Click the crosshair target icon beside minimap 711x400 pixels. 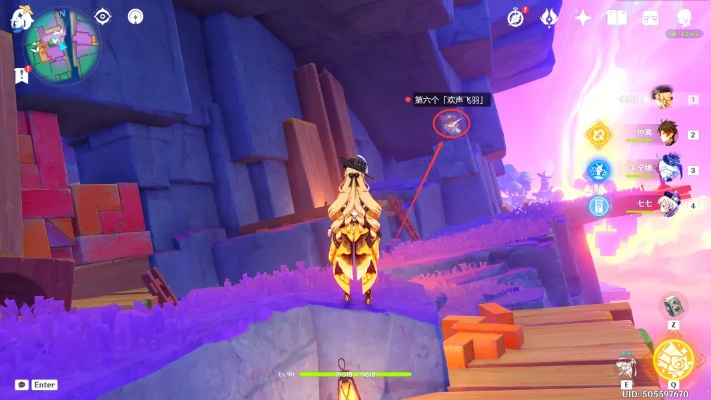(x=102, y=16)
